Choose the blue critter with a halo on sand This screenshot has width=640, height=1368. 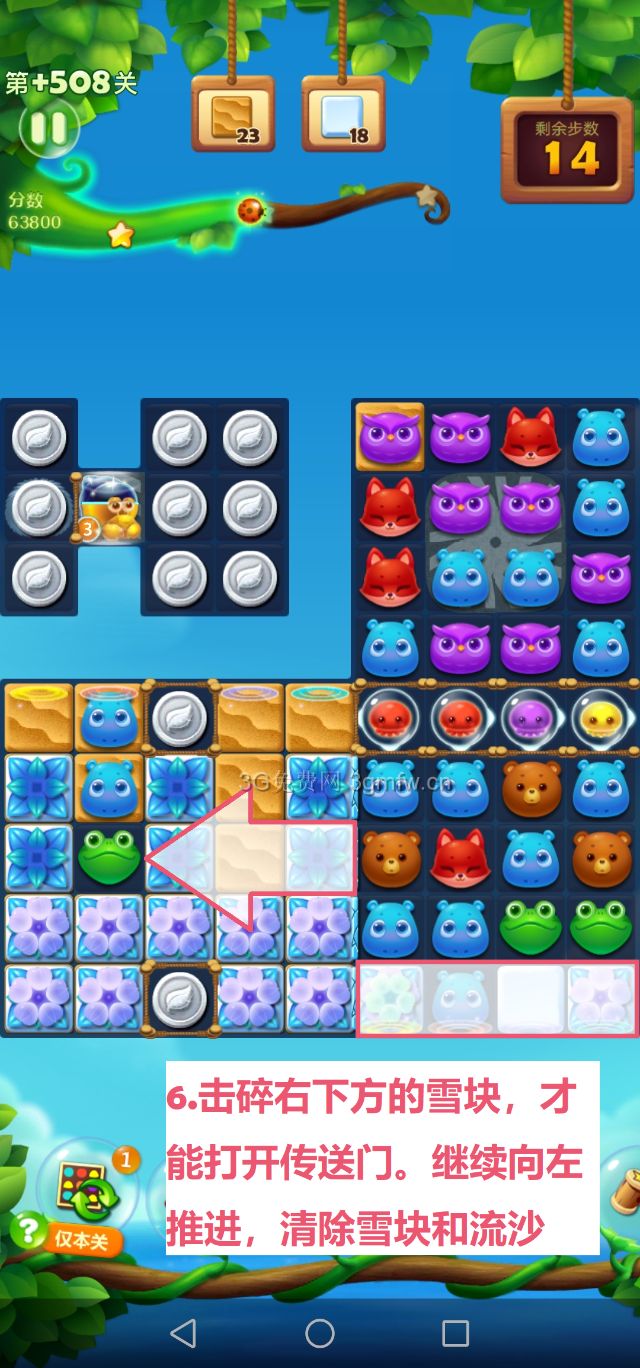click(x=109, y=716)
